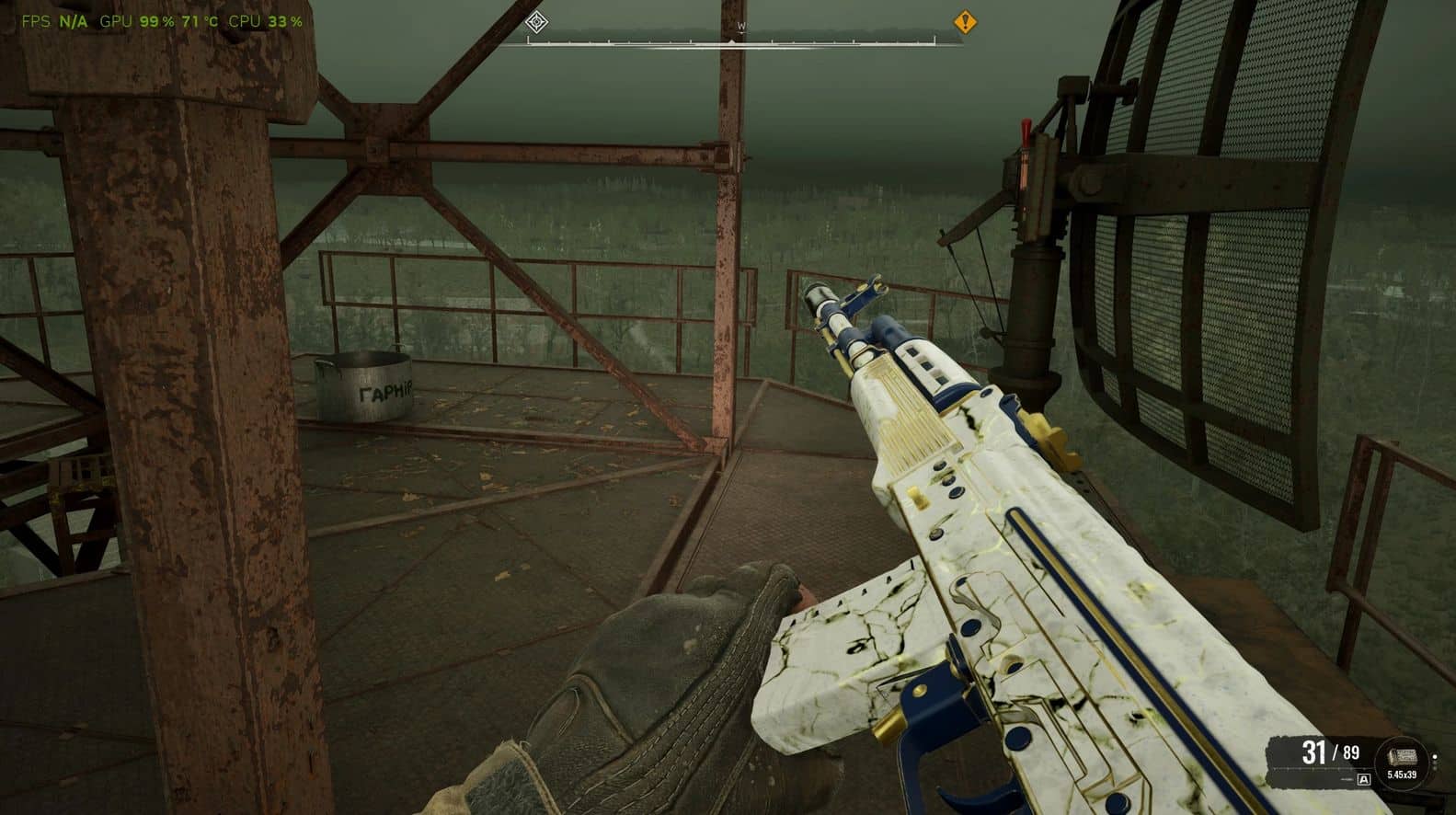The image size is (1456, 815).
Task: Expand the ammo counter panel
Action: click(x=1334, y=756)
